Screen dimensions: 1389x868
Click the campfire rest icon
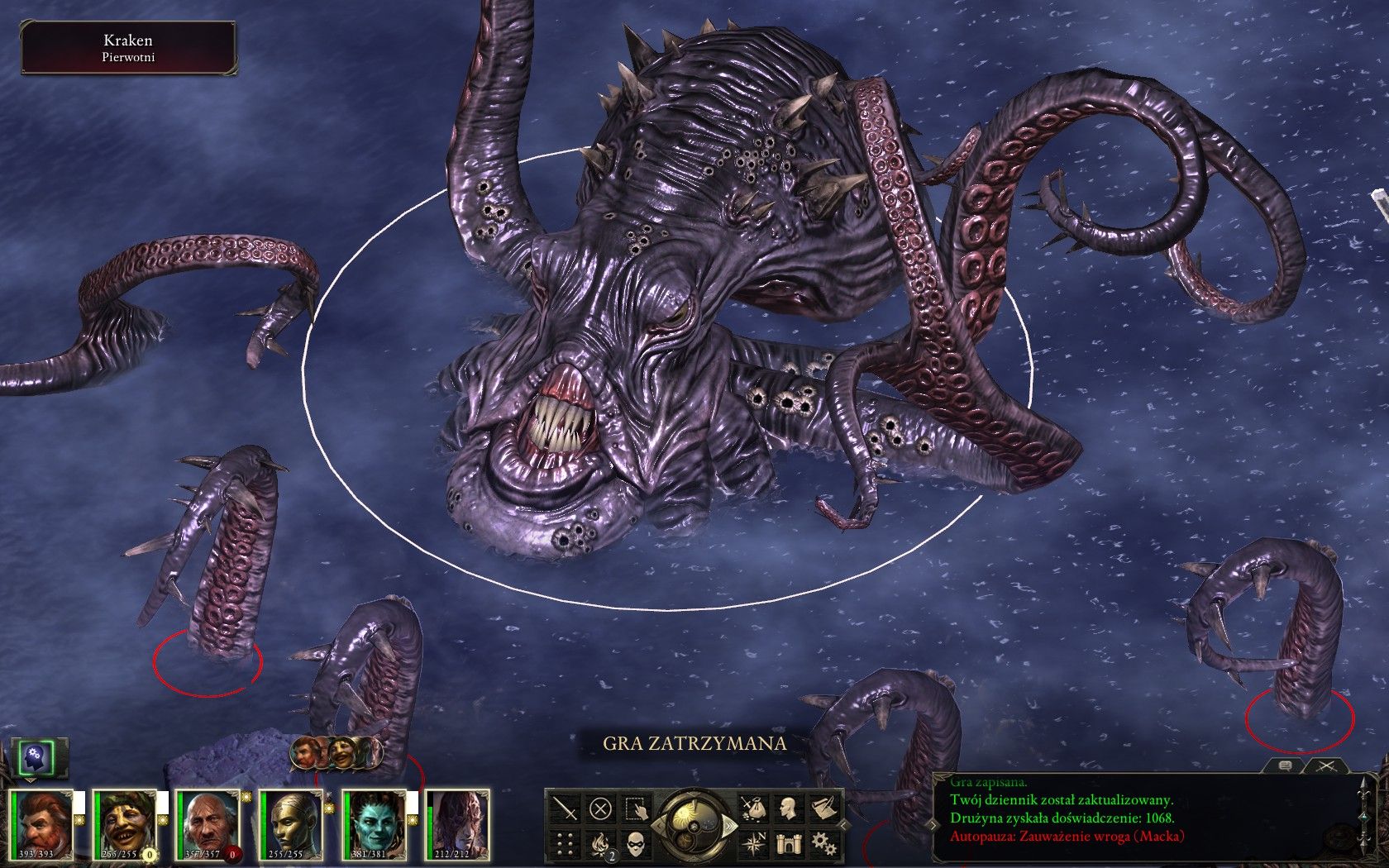[601, 843]
